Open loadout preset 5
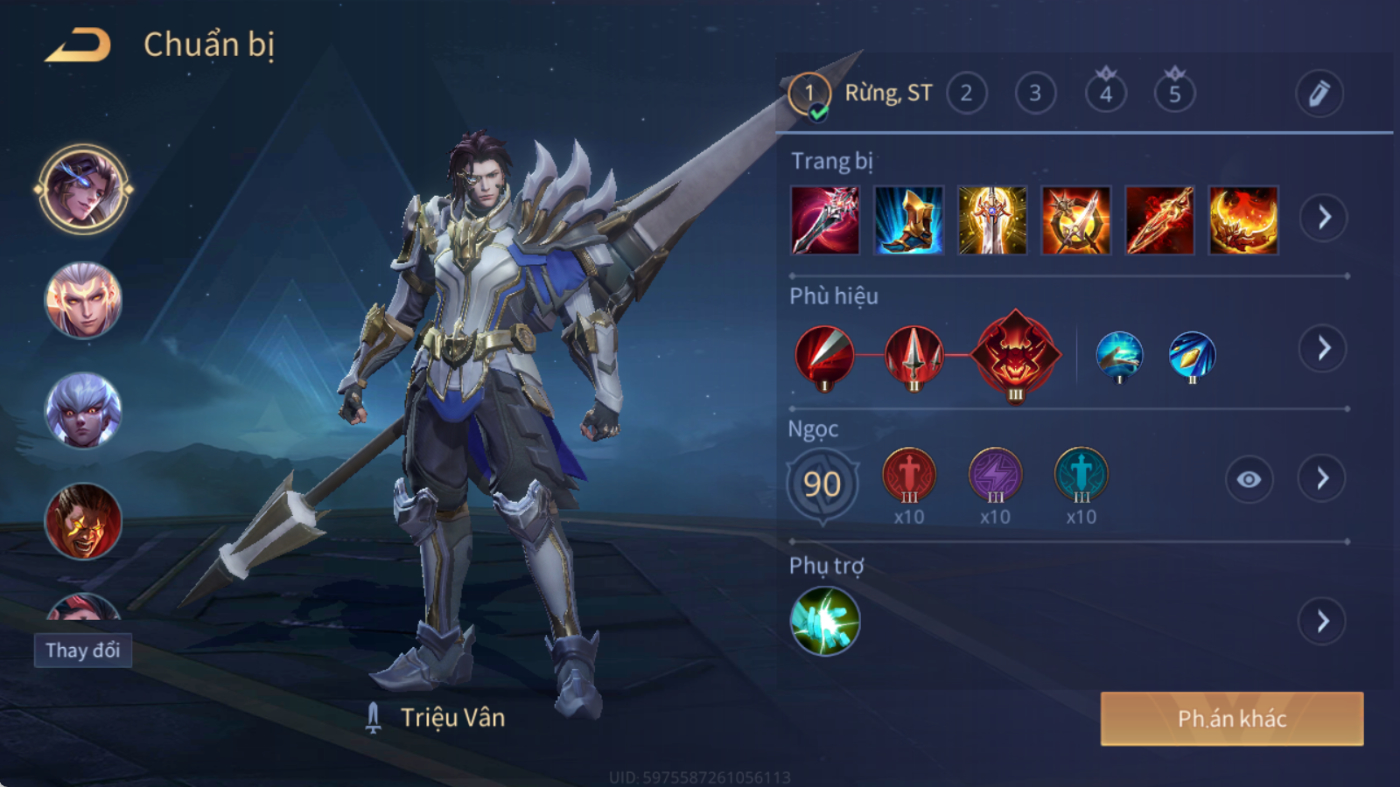This screenshot has width=1400, height=787. coord(1175,94)
